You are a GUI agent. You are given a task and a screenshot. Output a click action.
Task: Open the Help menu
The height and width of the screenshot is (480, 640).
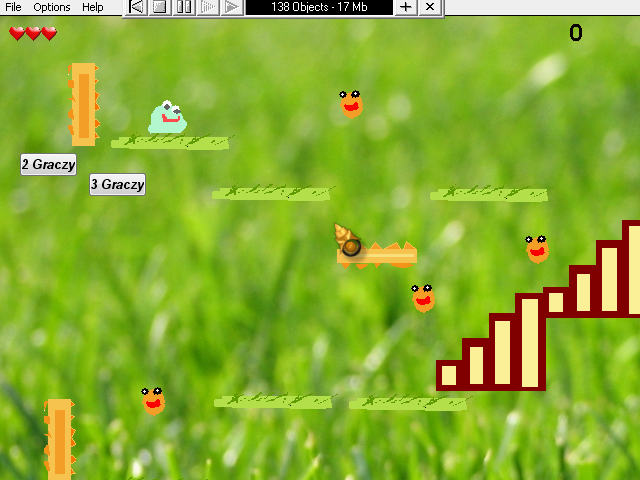click(x=92, y=7)
